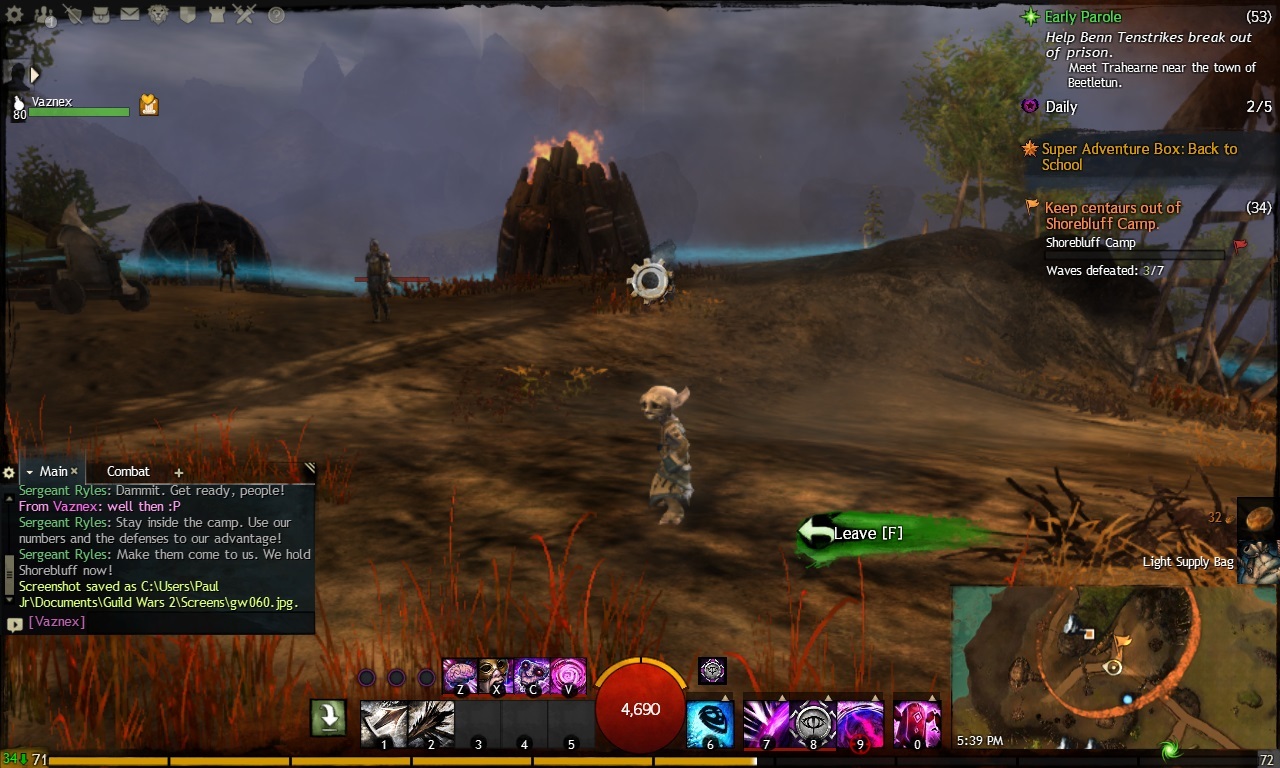This screenshot has width=1280, height=768.
Task: Activate weapon skill in slot 1
Action: pyautogui.click(x=383, y=724)
